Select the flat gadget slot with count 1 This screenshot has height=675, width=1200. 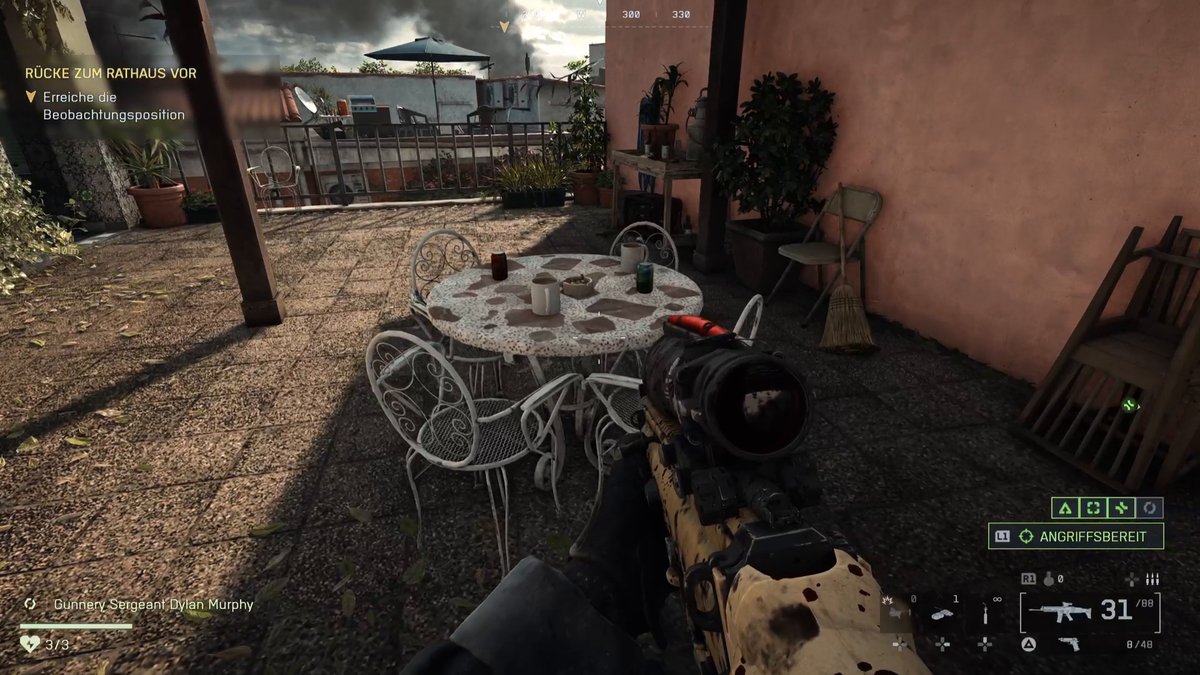click(x=942, y=614)
